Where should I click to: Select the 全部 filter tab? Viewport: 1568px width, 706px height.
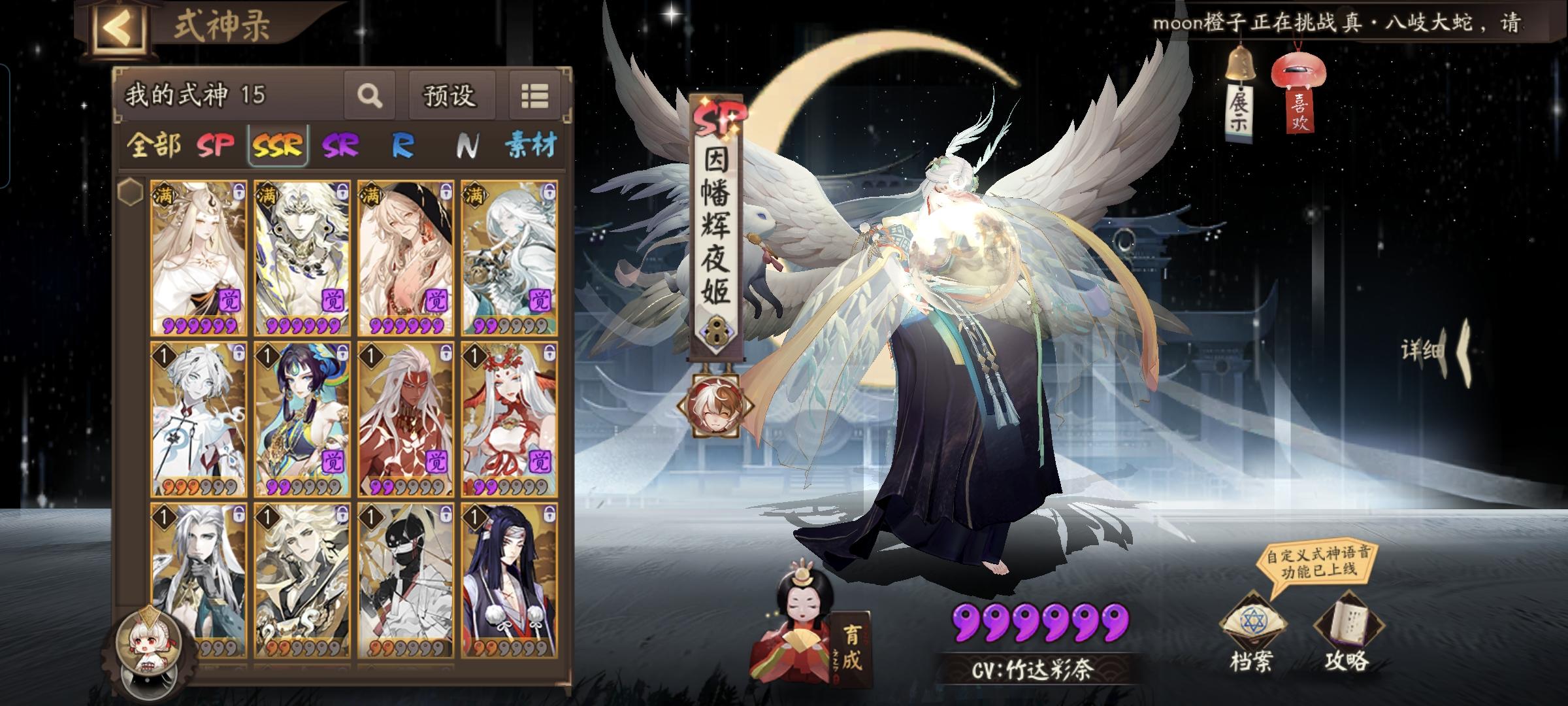pyautogui.click(x=157, y=146)
